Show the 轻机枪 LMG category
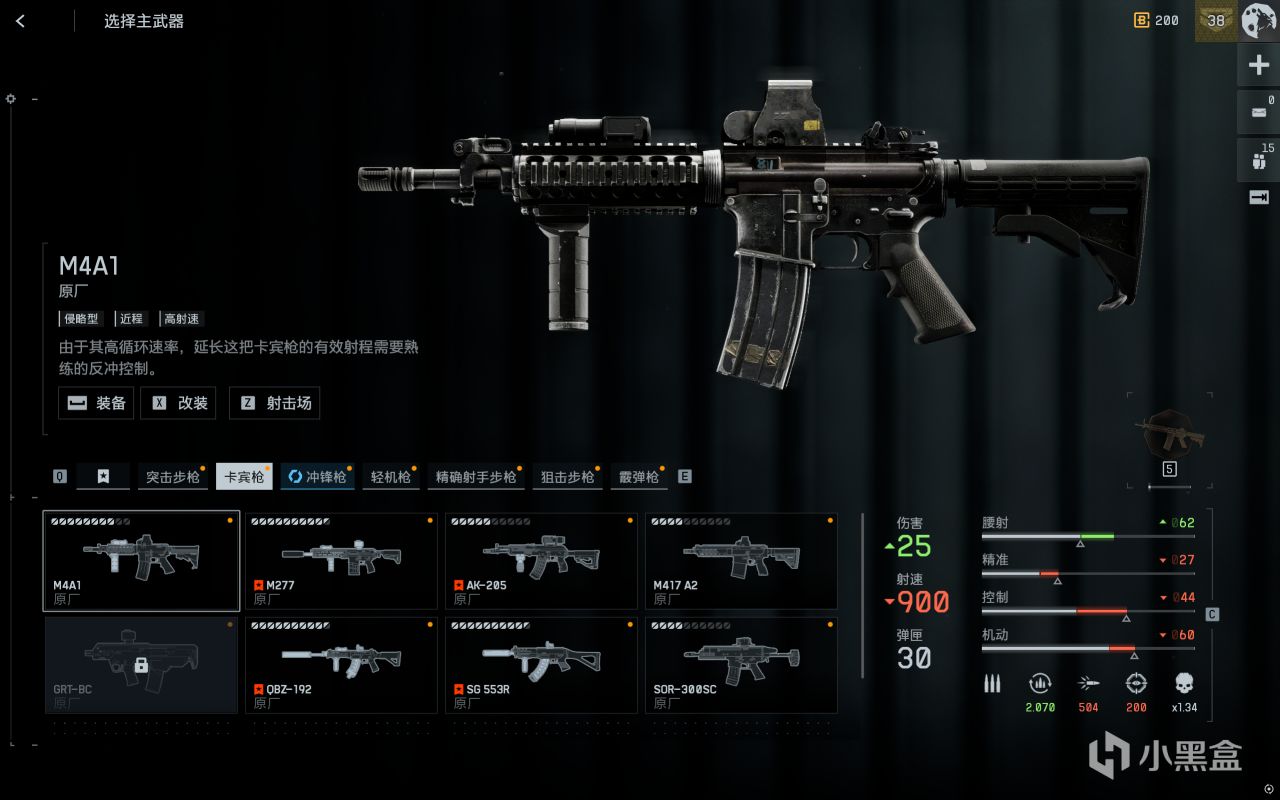The height and width of the screenshot is (800, 1280). 390,477
